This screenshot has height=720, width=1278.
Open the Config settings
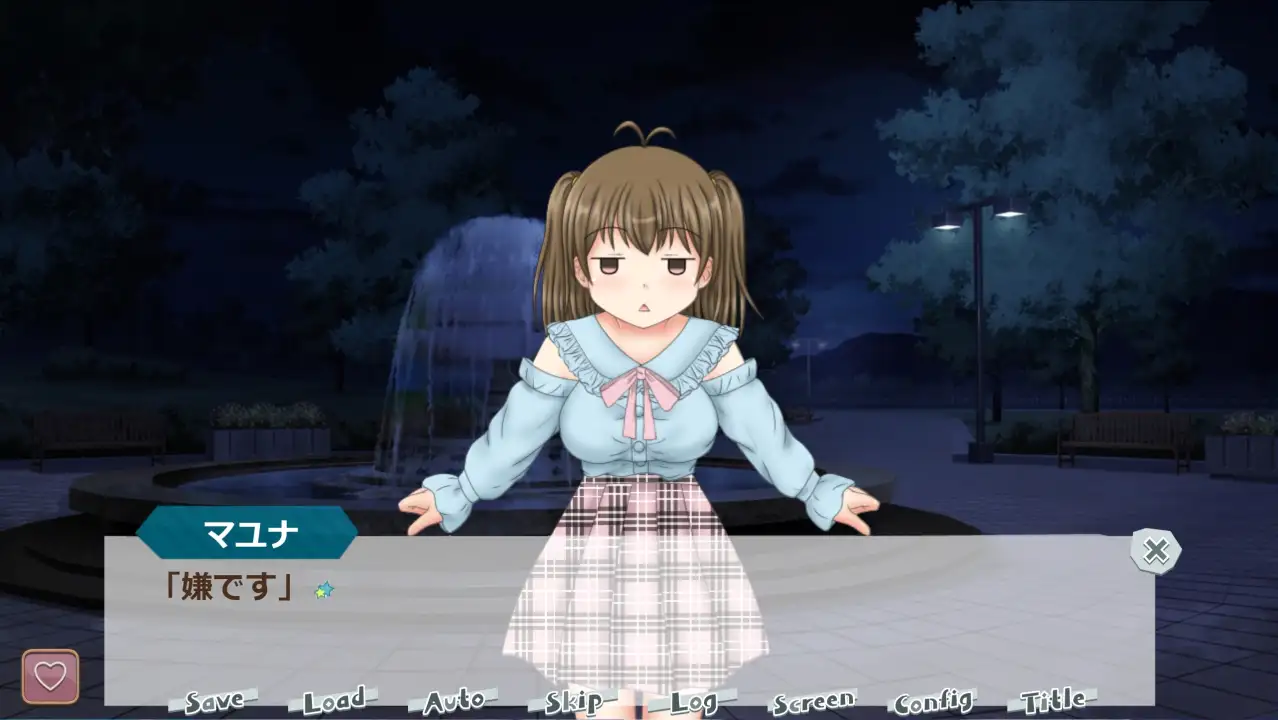934,701
